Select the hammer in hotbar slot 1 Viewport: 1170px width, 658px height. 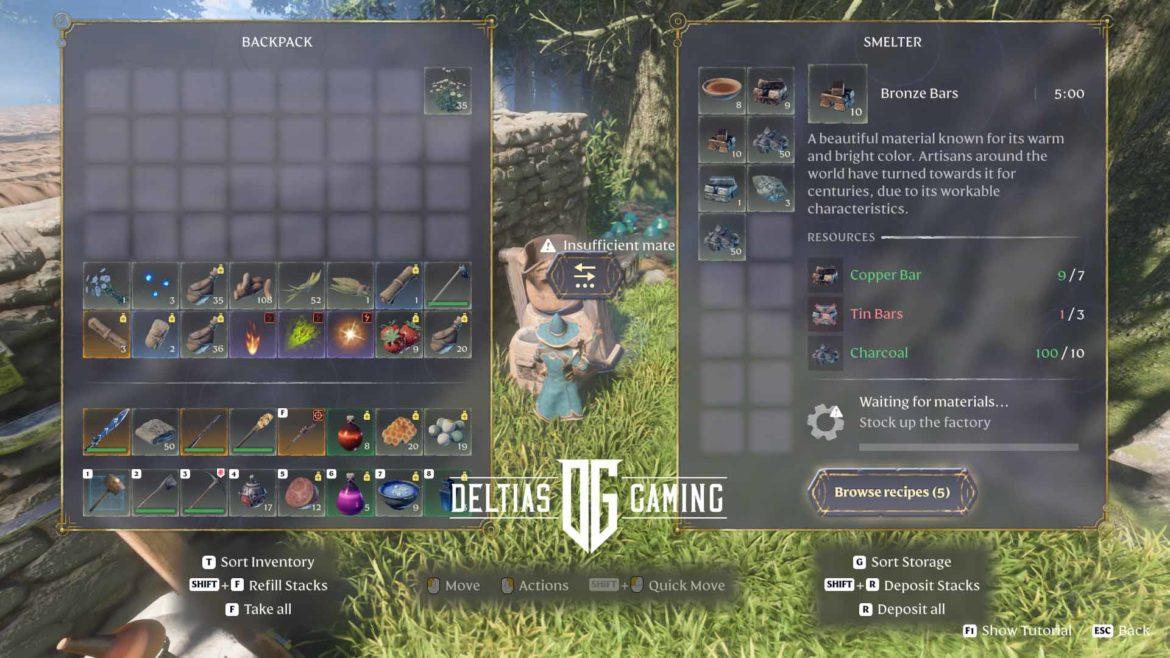[x=106, y=493]
